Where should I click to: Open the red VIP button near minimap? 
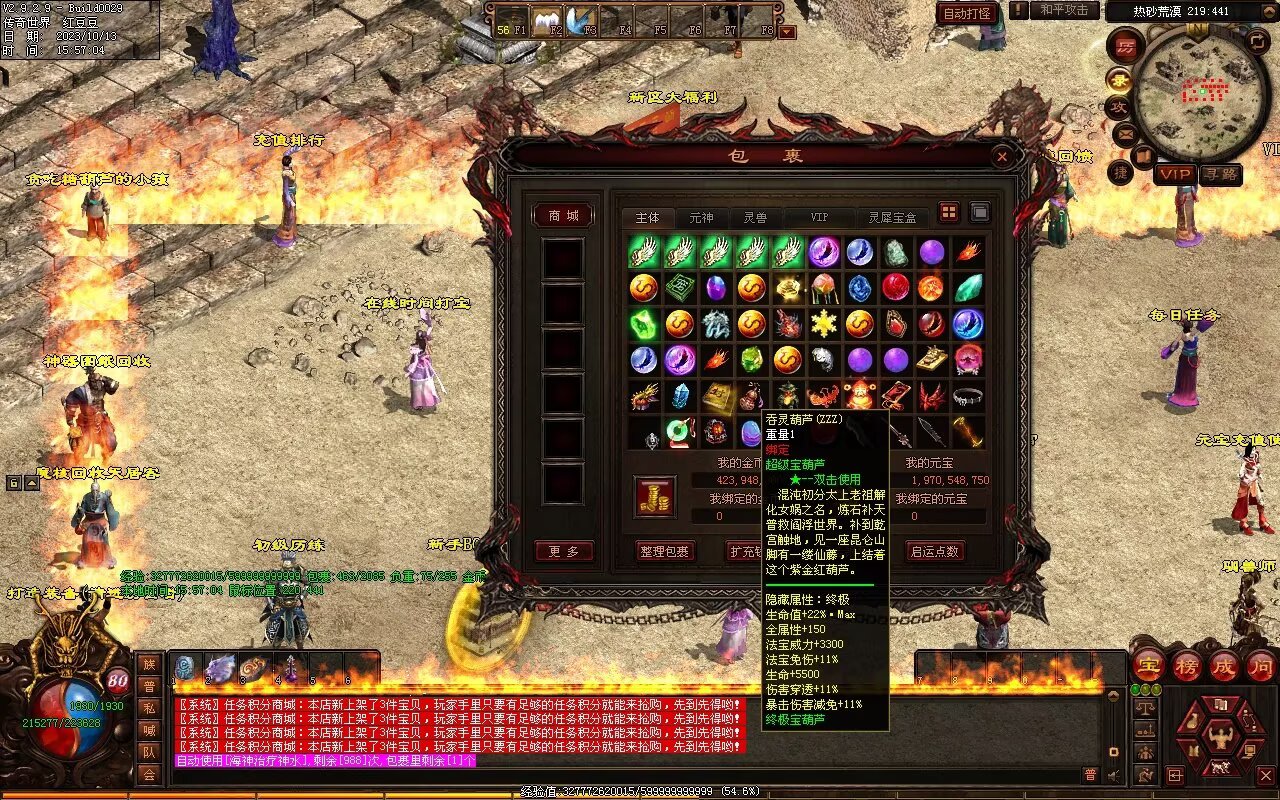click(1175, 174)
